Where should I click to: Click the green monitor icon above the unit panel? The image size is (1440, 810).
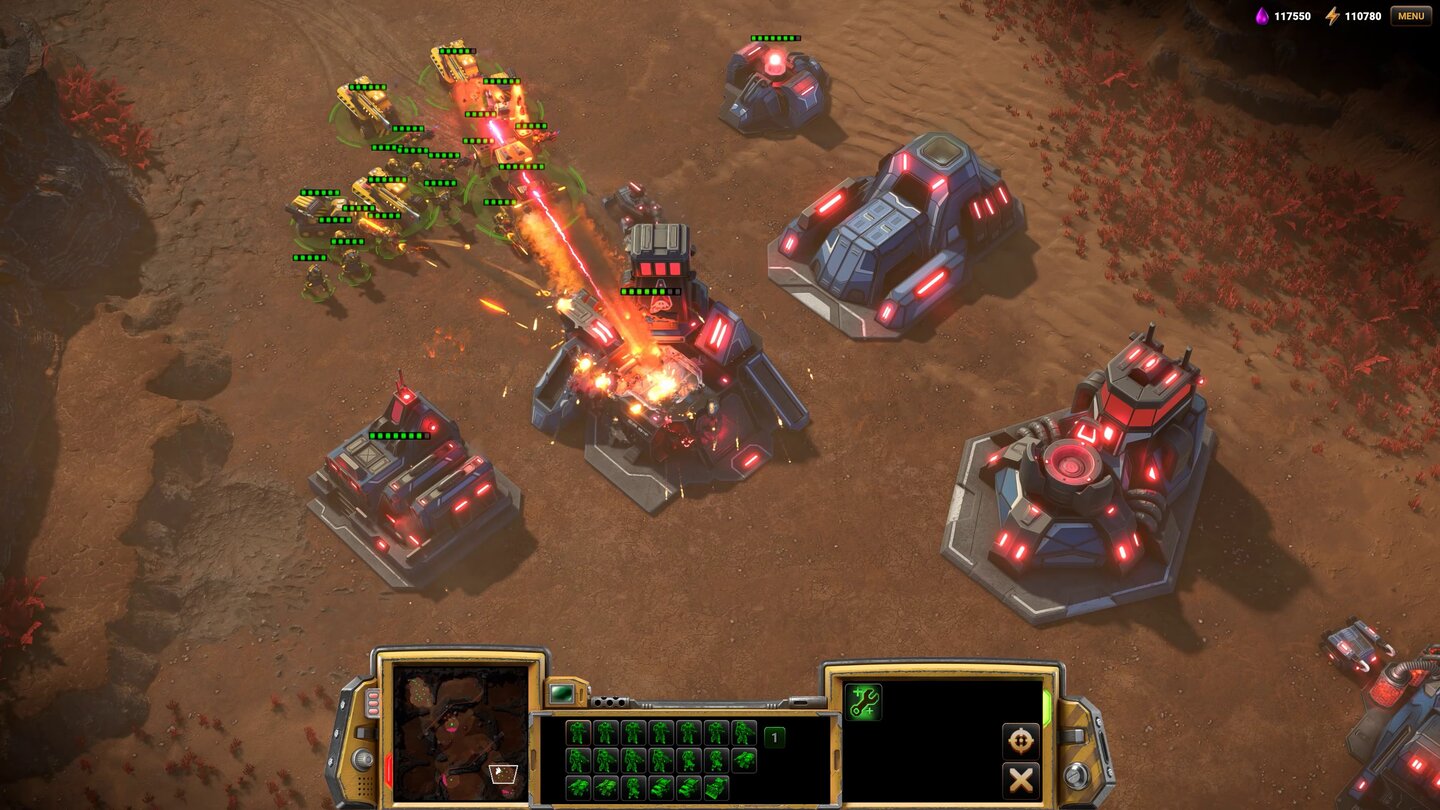pos(562,692)
